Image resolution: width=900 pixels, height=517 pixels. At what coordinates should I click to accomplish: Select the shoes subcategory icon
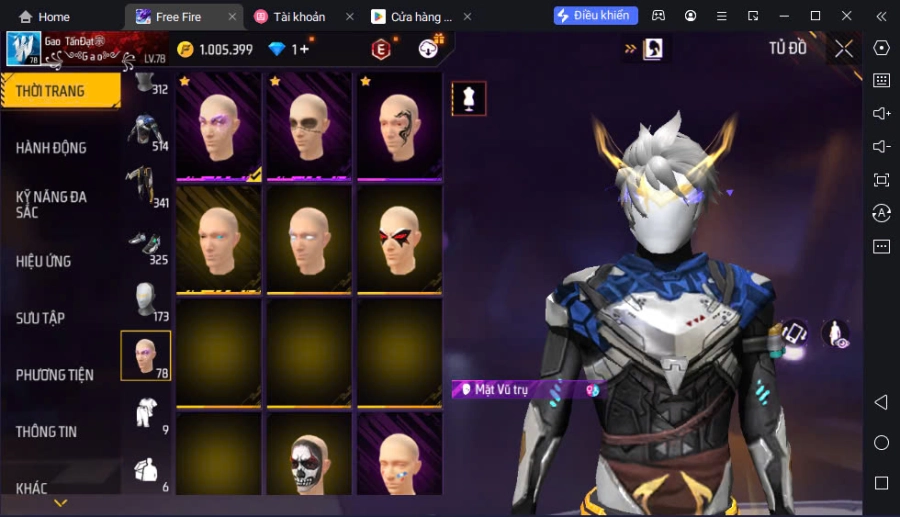[x=144, y=246]
